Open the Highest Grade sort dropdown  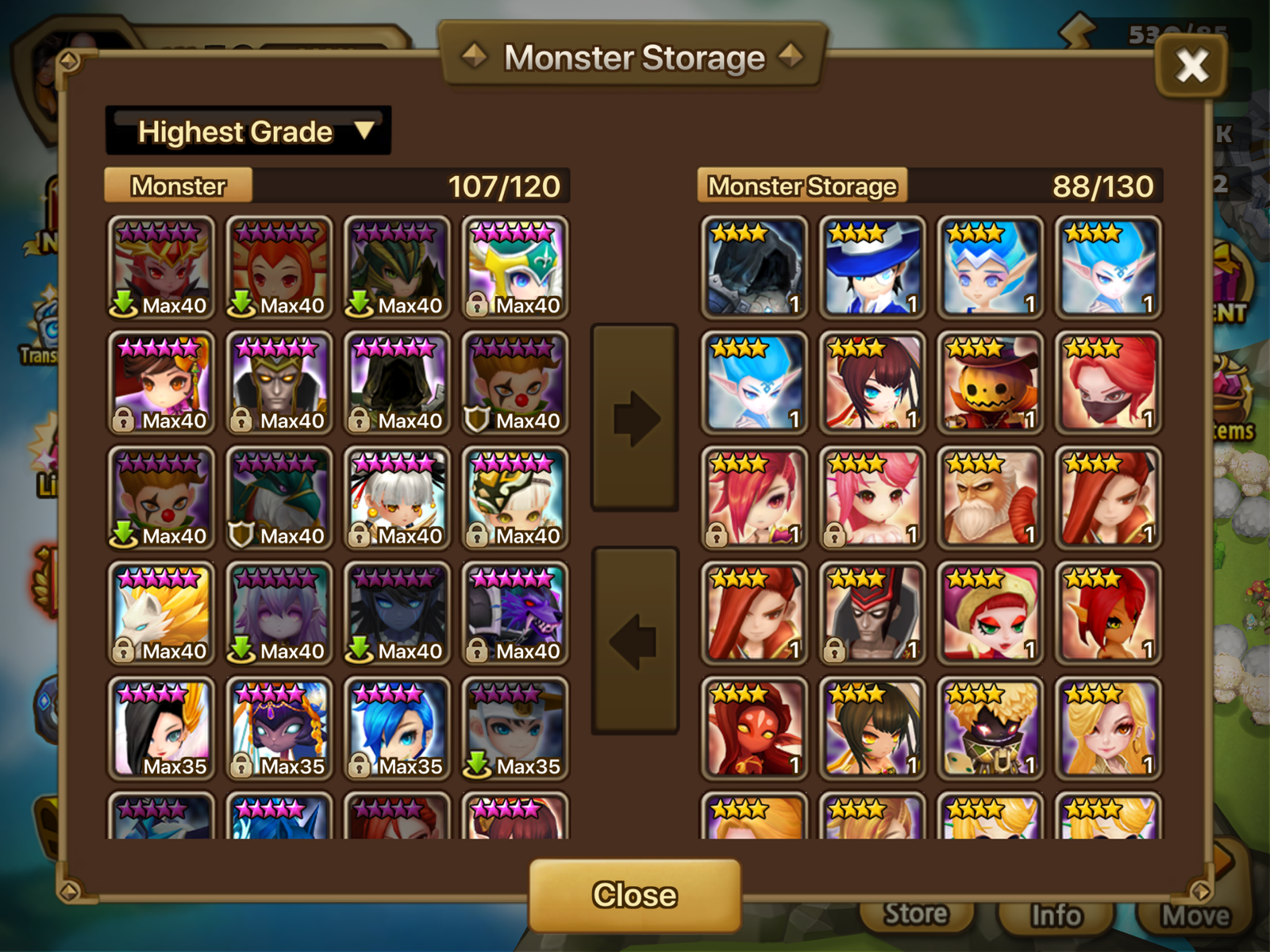(x=246, y=131)
